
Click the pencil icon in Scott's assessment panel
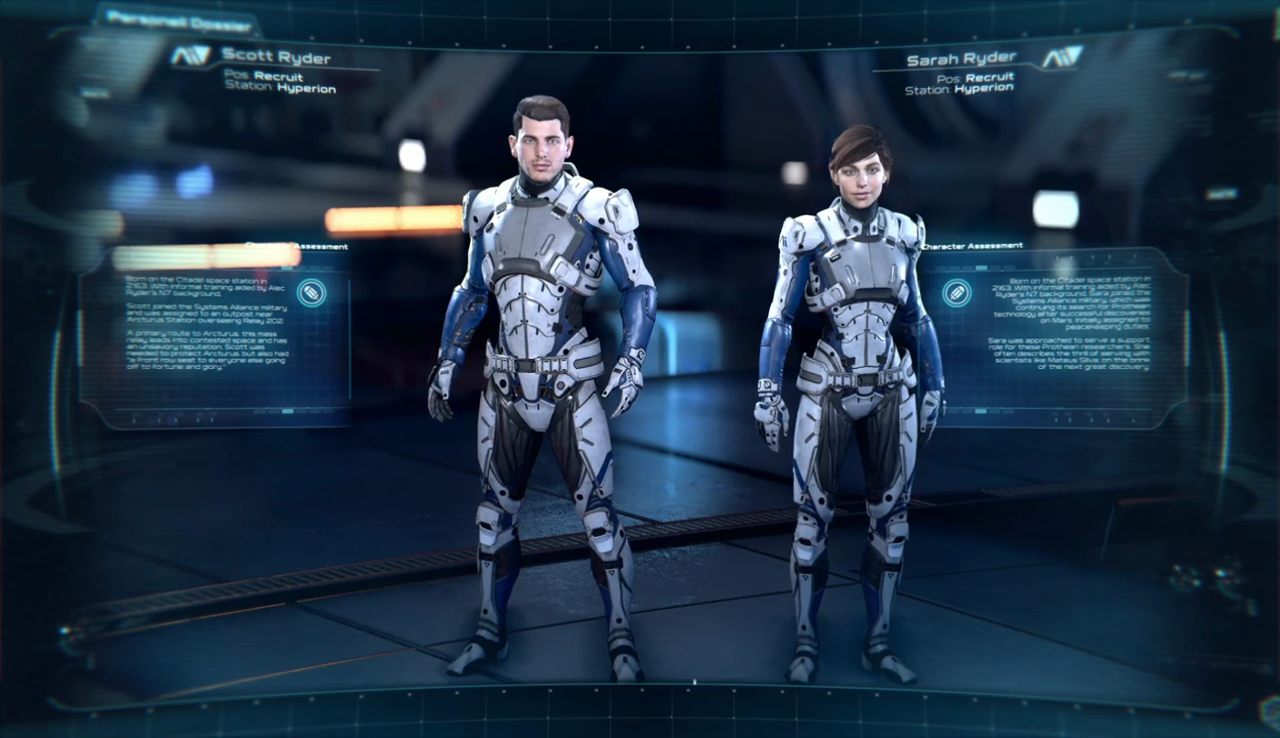point(311,293)
